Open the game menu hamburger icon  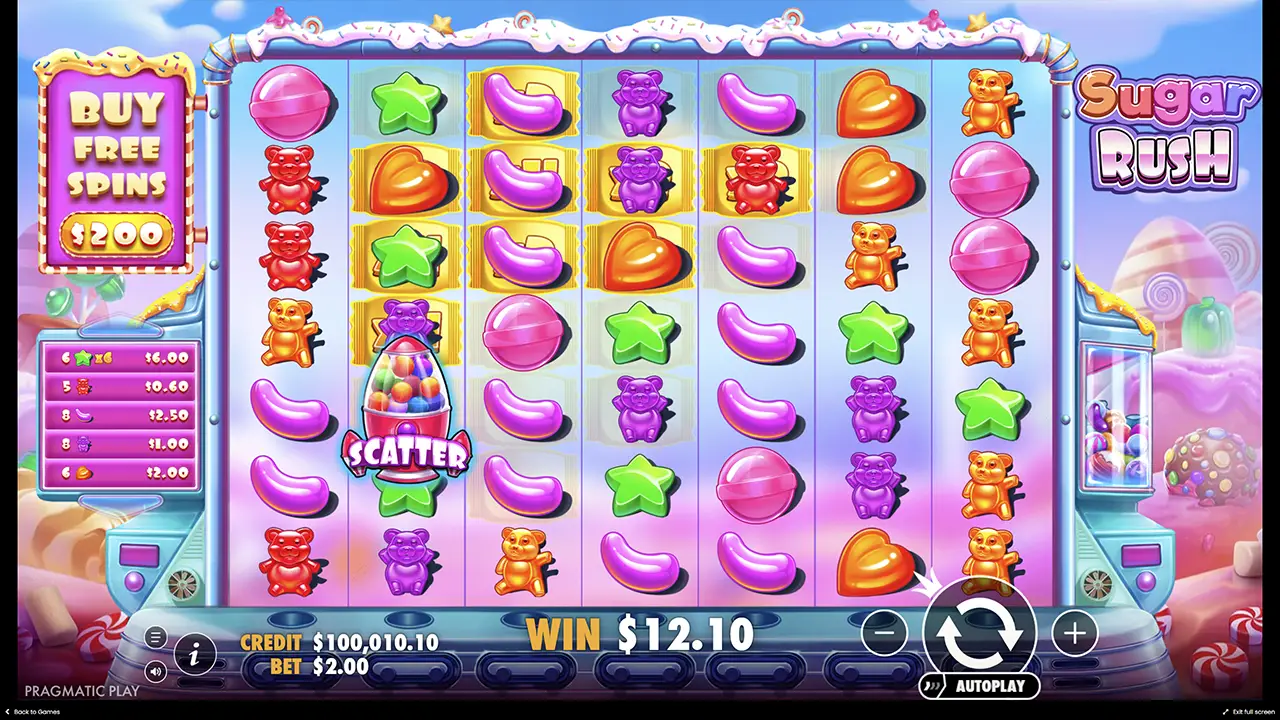[155, 637]
